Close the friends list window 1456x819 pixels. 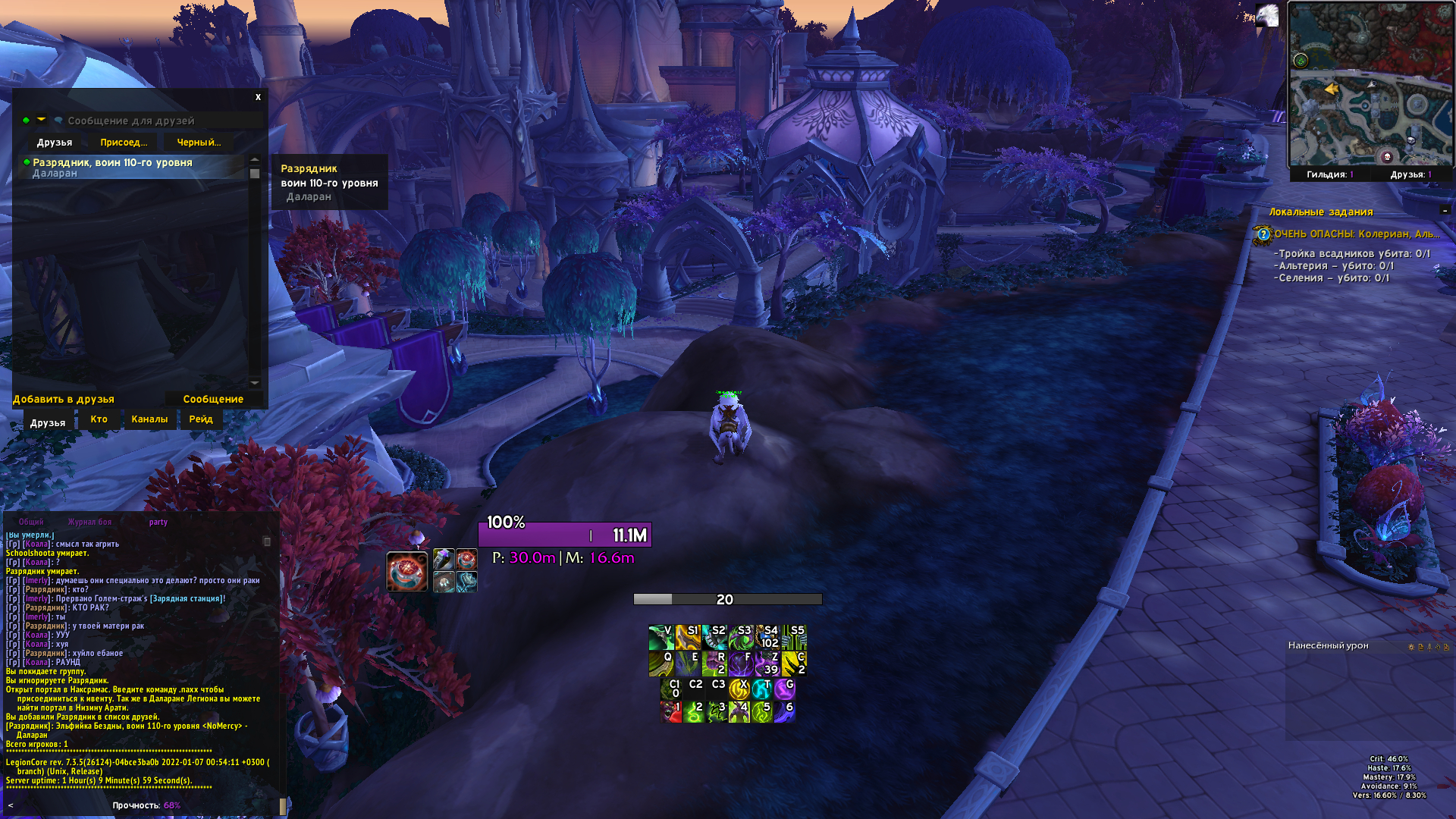point(258,97)
